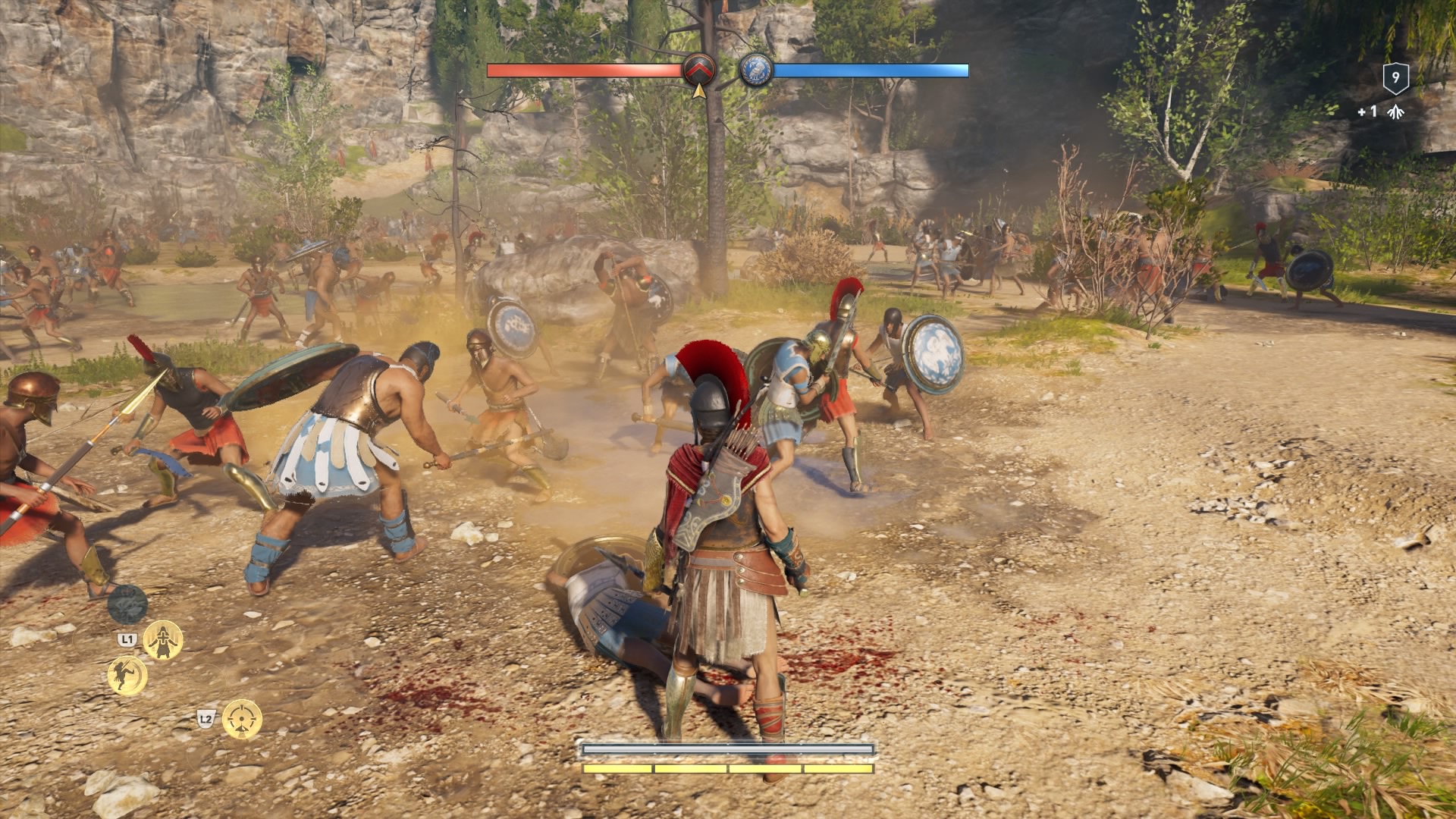Trigger the crosshair ranged shot ability
This screenshot has height=819, width=1456.
coord(242,719)
